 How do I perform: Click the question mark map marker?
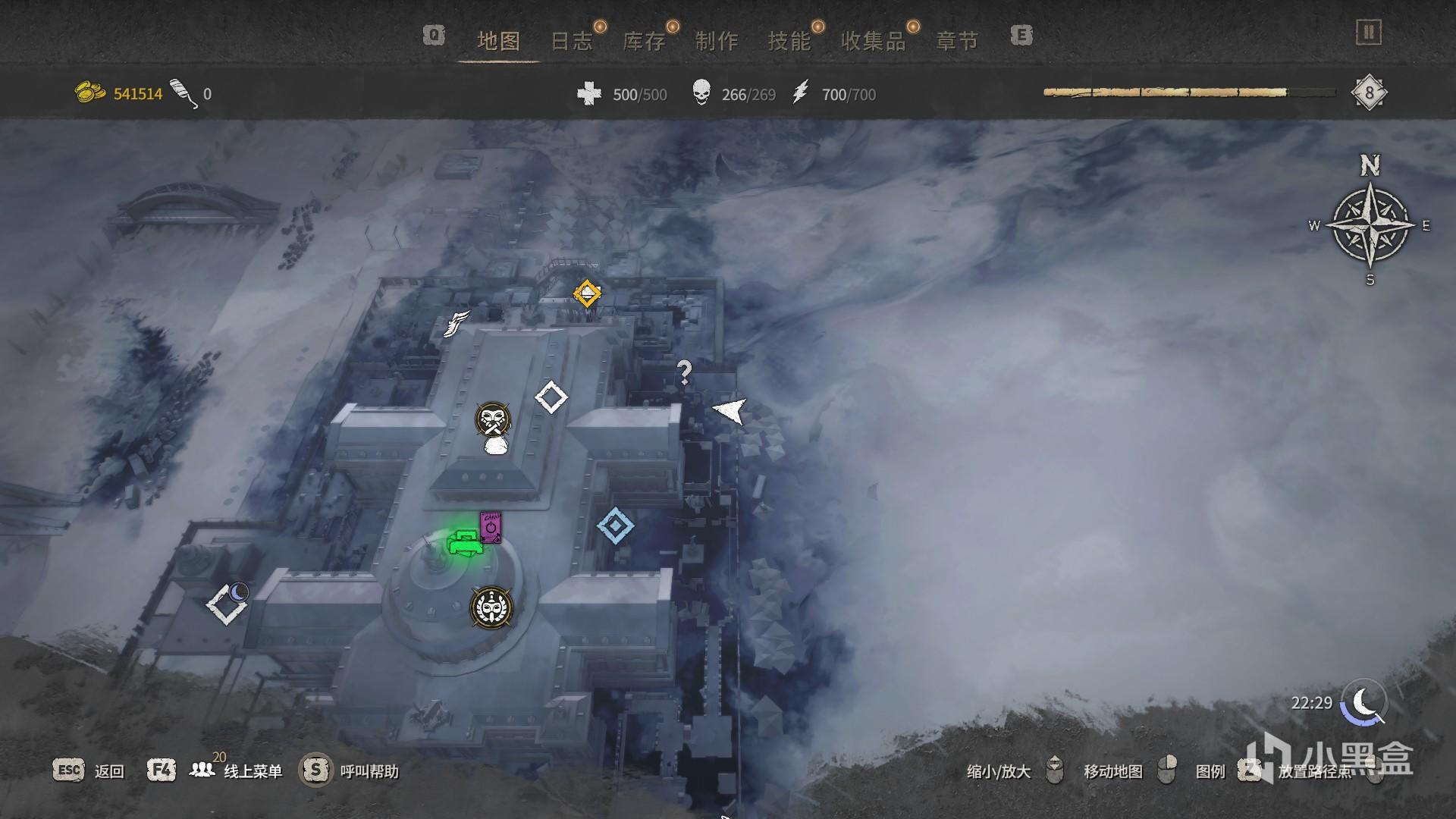(684, 372)
